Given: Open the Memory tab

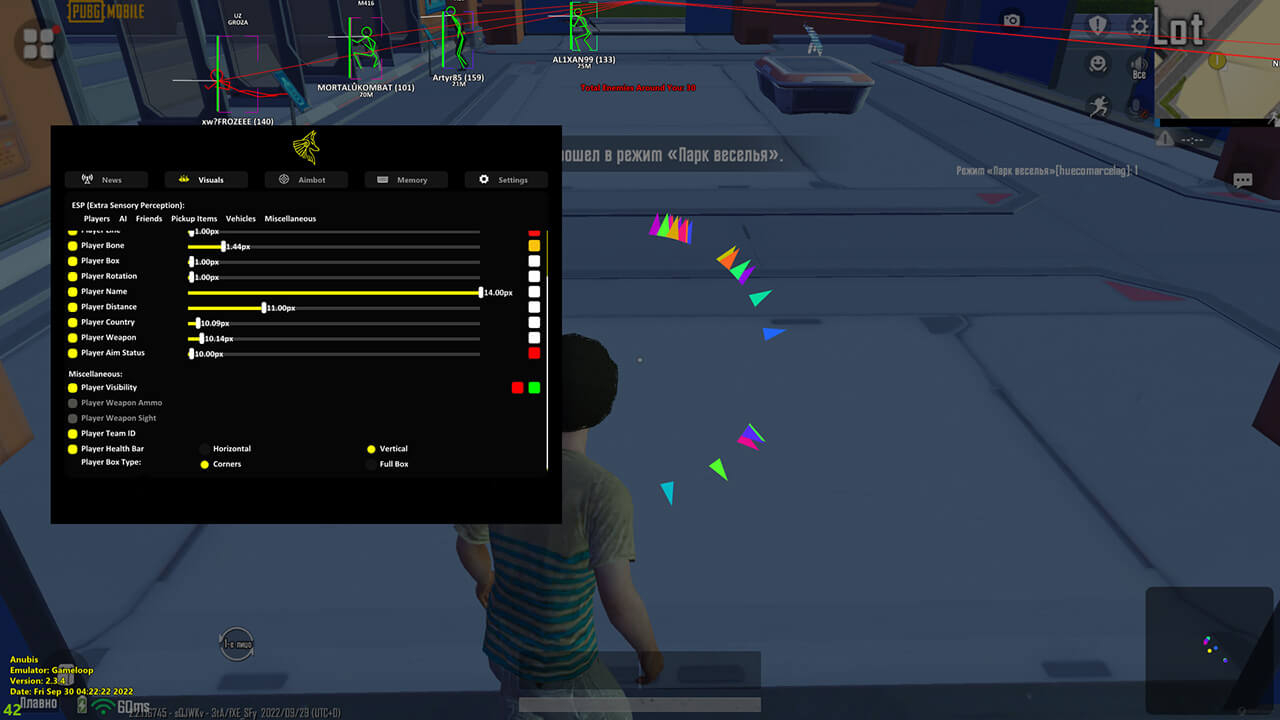Looking at the screenshot, I should click(405, 180).
